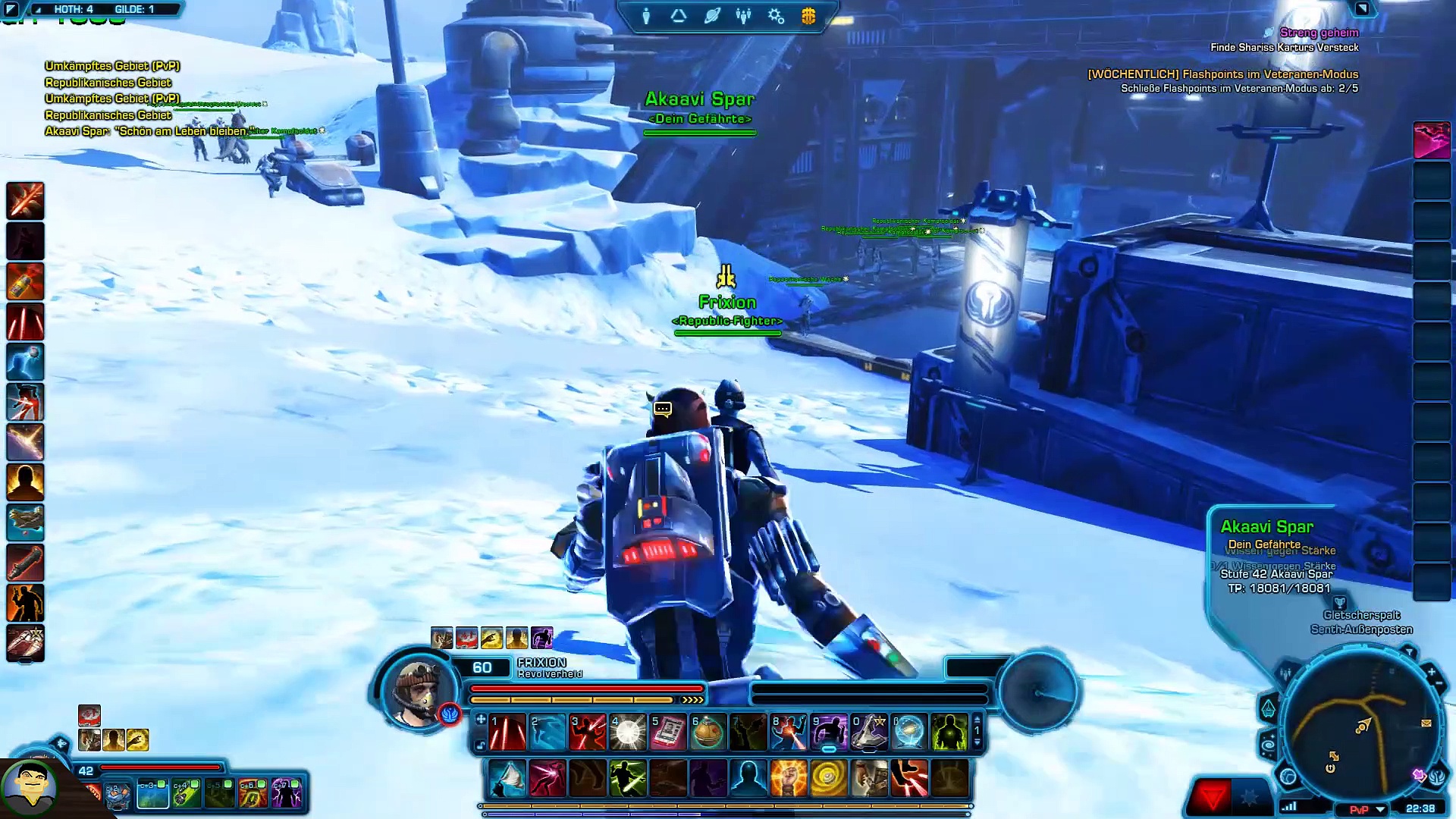Click the gold Cartel Market icon

coord(808,16)
